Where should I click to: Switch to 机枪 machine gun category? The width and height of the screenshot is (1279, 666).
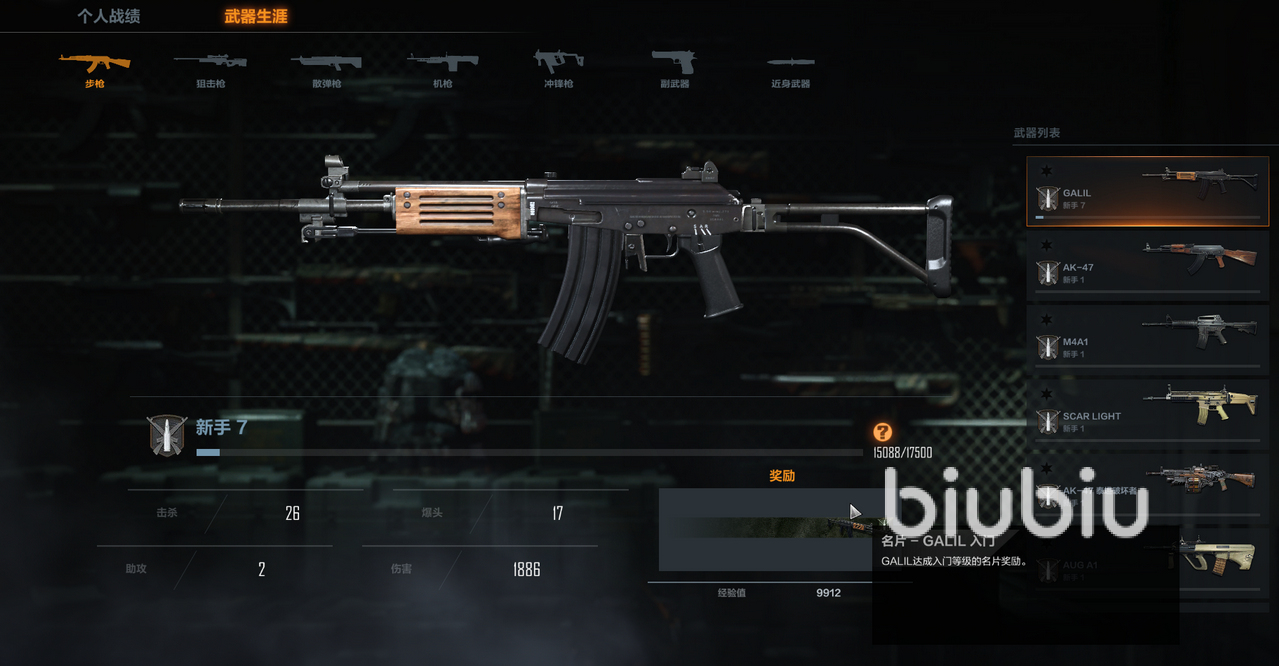[x=442, y=69]
